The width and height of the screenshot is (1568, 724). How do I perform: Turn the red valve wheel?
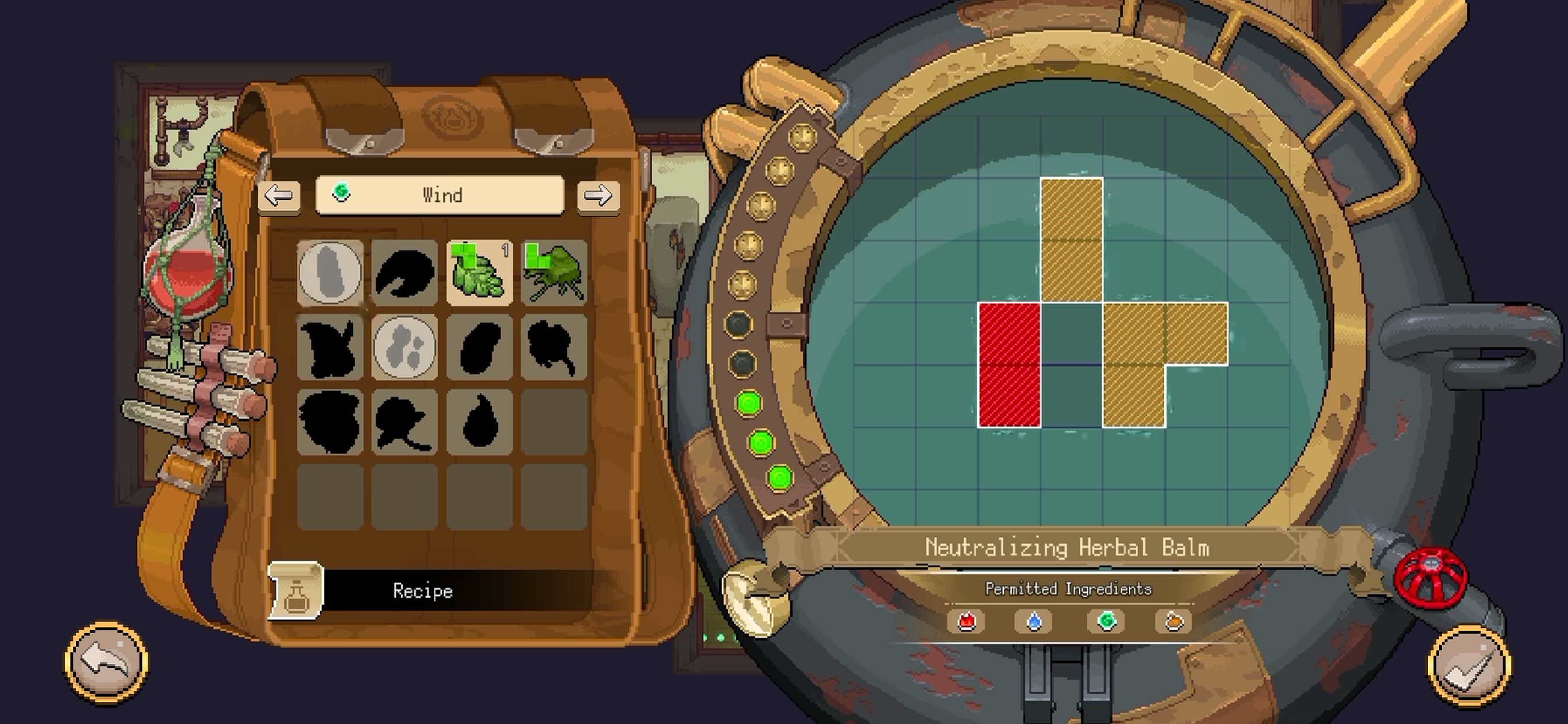pos(1429,578)
